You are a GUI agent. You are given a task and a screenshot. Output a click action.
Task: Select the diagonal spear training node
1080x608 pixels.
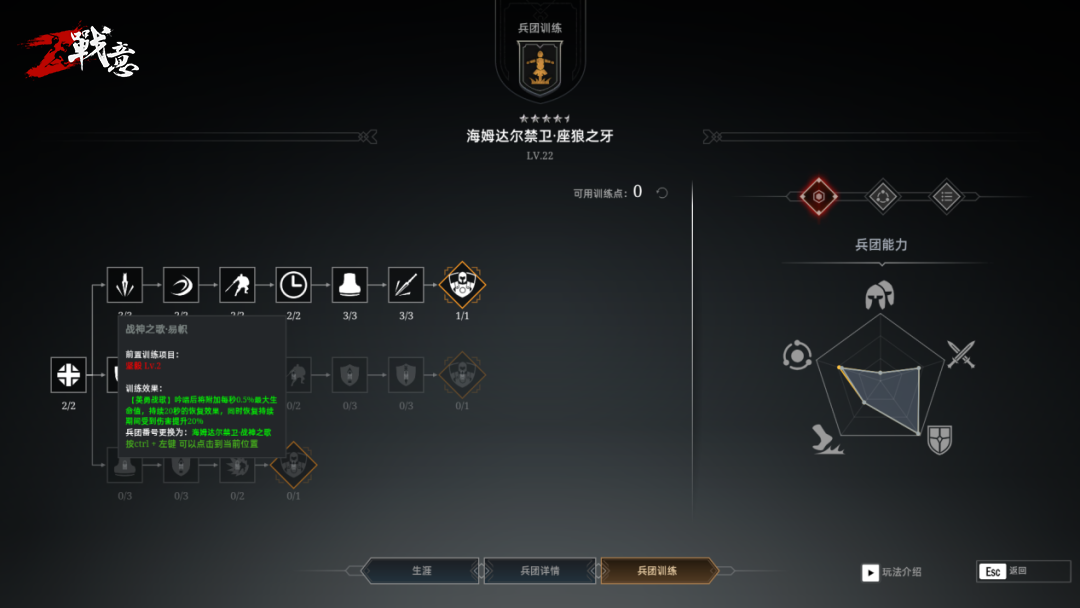point(406,285)
